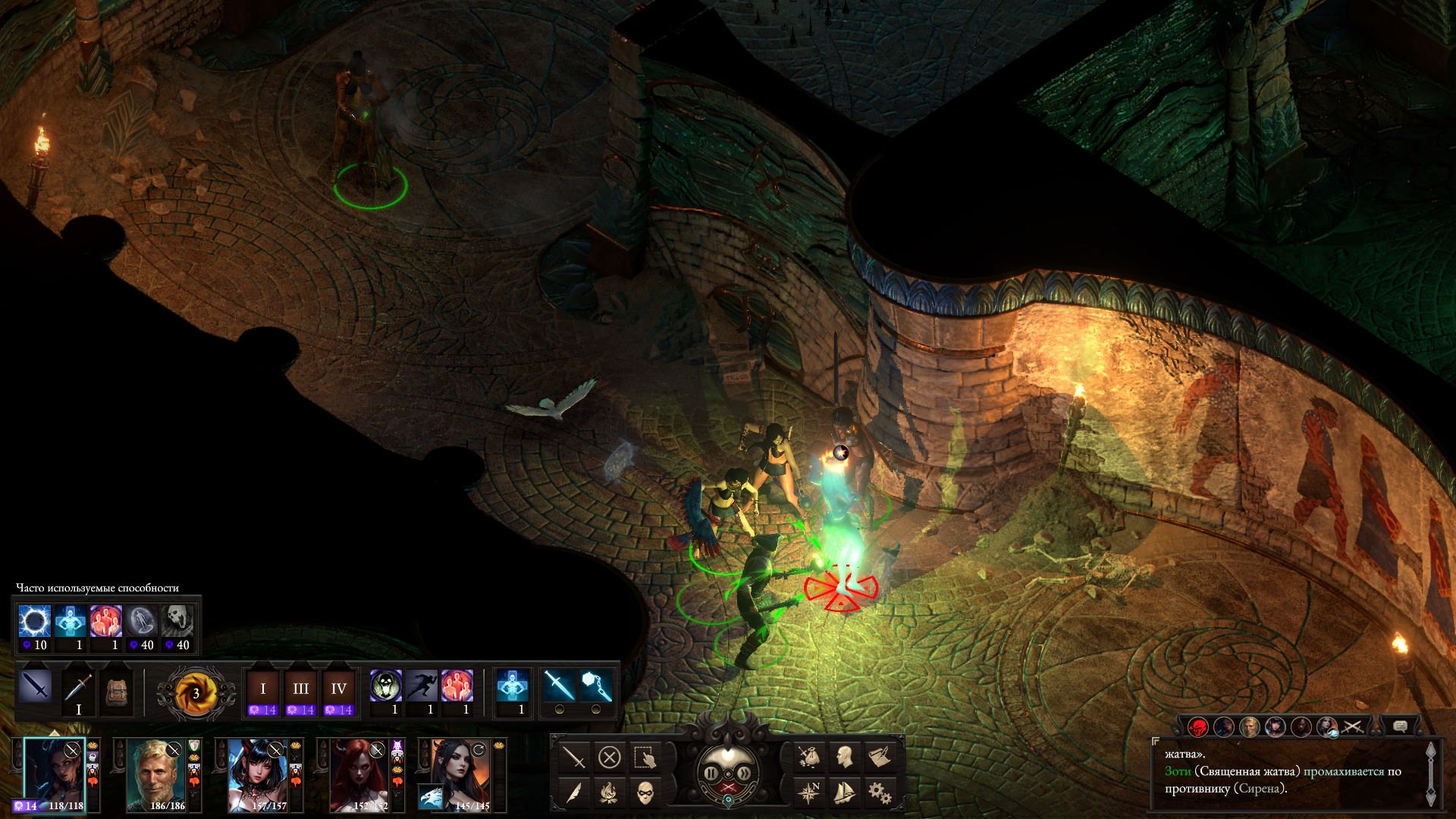Open the combat log speech bubble icon
This screenshot has height=819, width=1456.
tap(1400, 726)
